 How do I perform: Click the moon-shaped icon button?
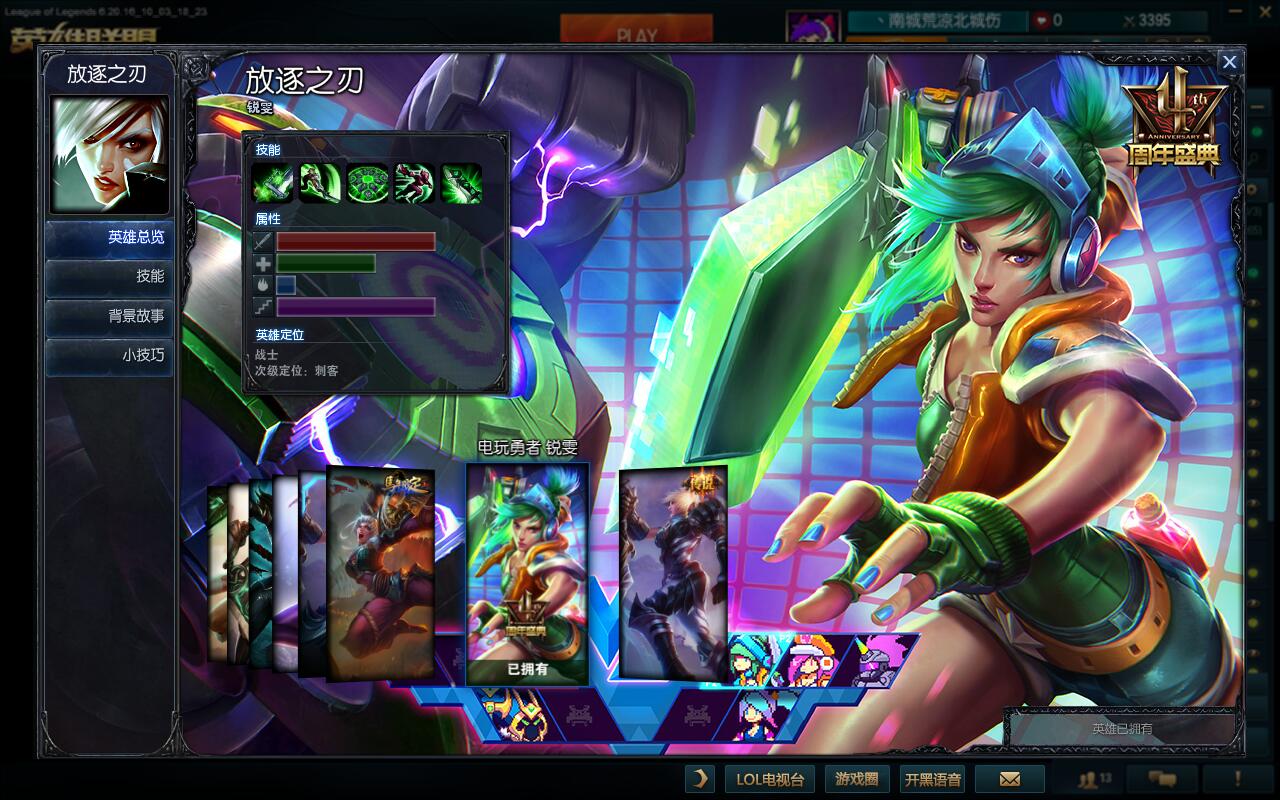coord(700,779)
